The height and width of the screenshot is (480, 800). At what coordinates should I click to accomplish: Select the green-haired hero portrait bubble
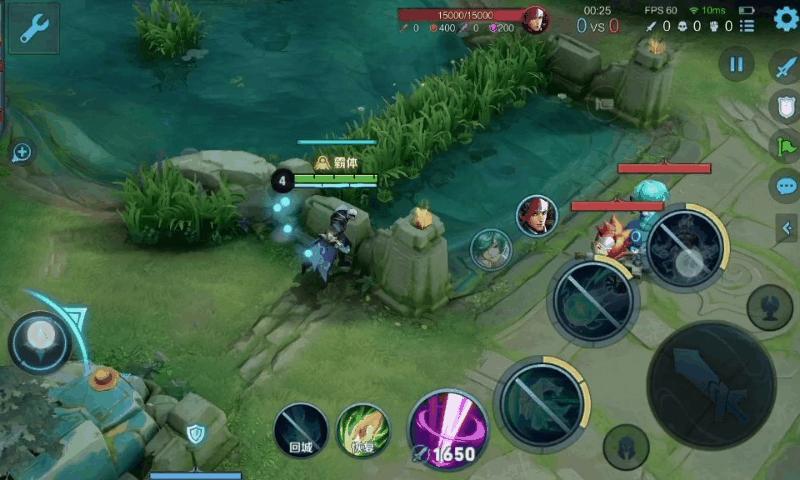(491, 249)
